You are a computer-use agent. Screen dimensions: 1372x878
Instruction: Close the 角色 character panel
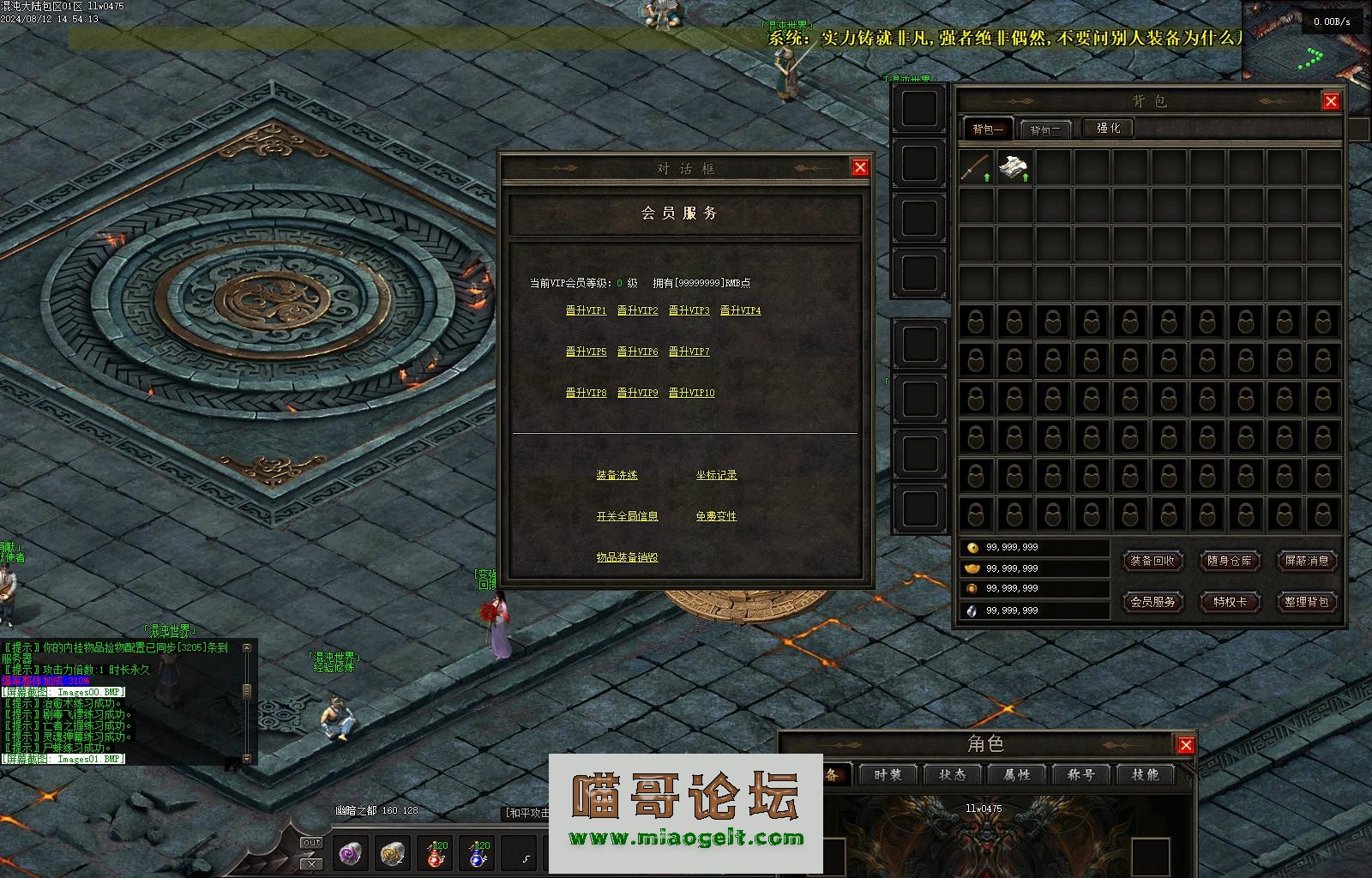coord(1186,745)
